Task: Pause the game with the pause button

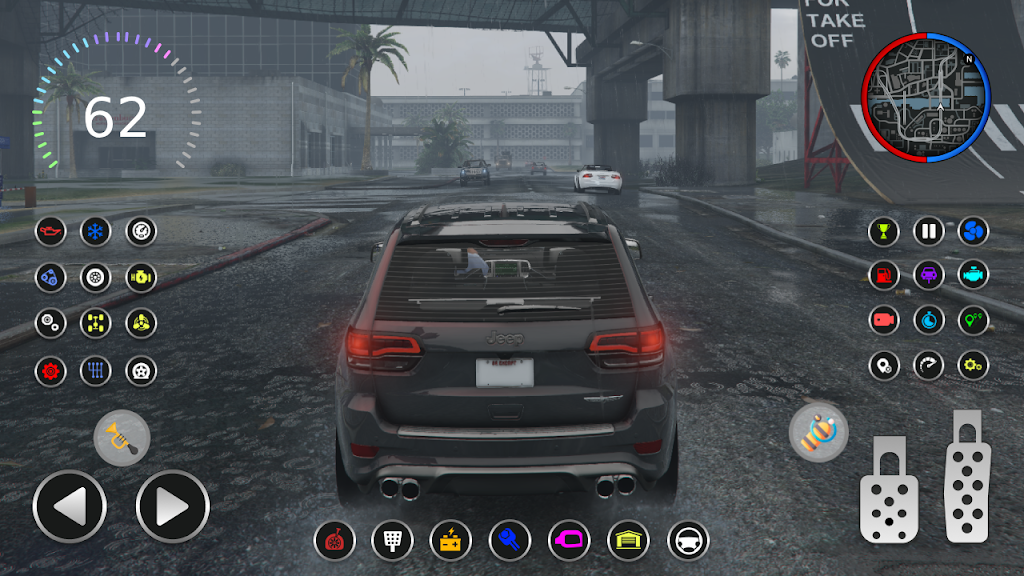Action: 928,232
